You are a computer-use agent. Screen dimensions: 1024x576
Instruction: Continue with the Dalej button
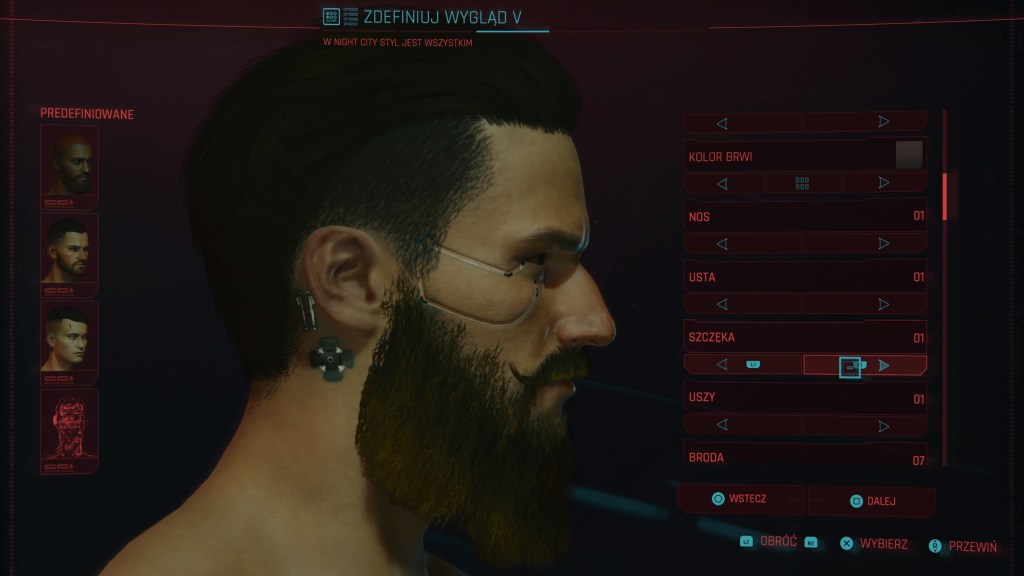(x=872, y=501)
